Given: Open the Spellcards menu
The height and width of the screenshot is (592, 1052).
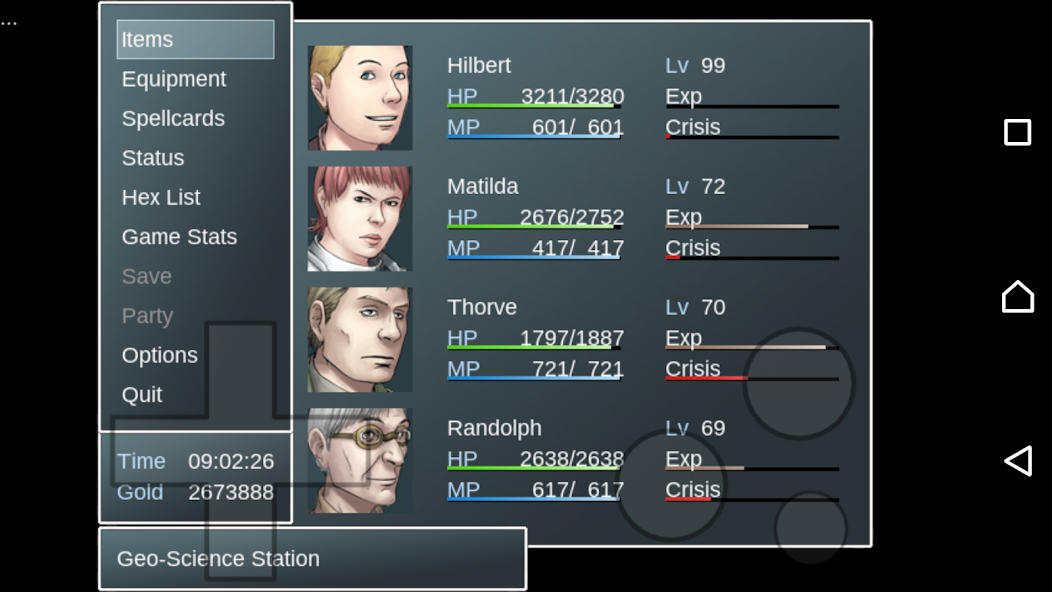Looking at the screenshot, I should [173, 118].
